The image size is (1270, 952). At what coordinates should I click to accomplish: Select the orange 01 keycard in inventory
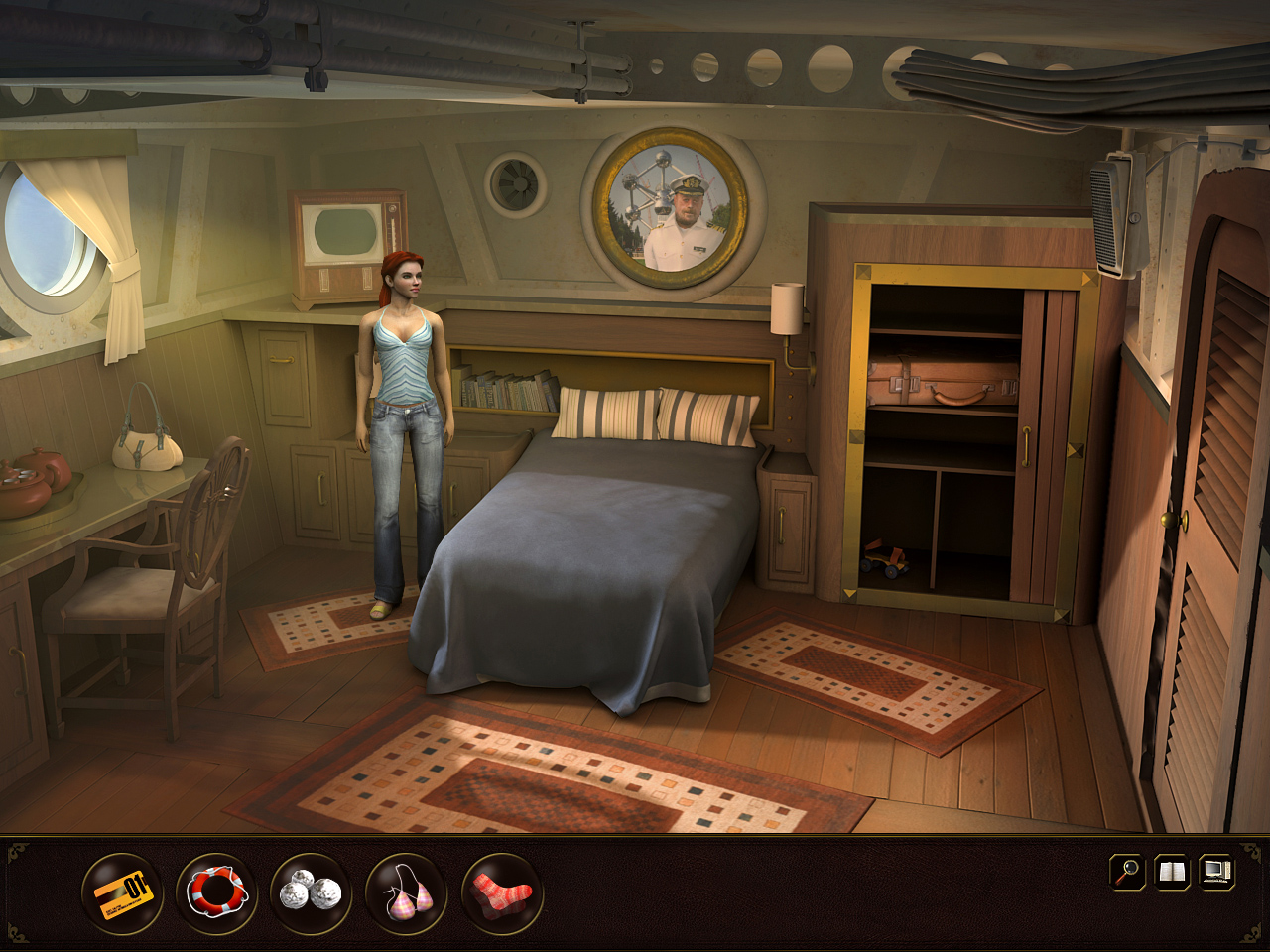pyautogui.click(x=123, y=892)
